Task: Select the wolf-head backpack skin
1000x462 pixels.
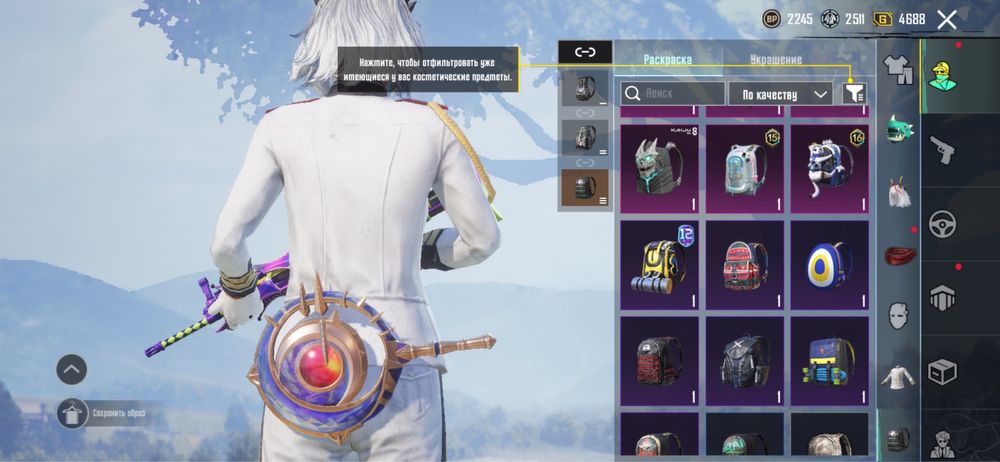Action: click(658, 168)
